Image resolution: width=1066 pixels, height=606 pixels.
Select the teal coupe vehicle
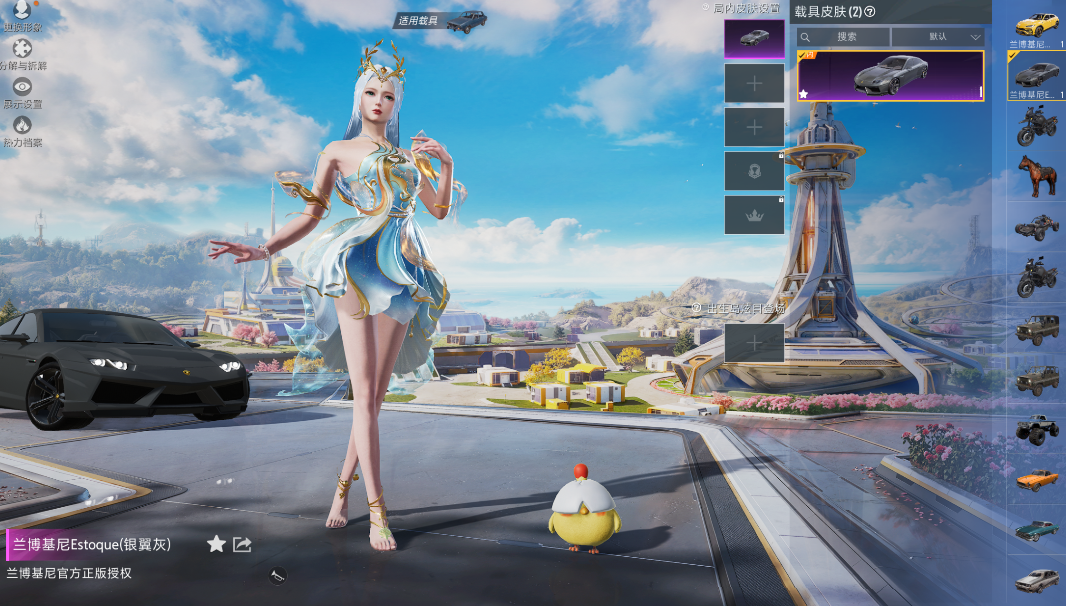[1037, 529]
